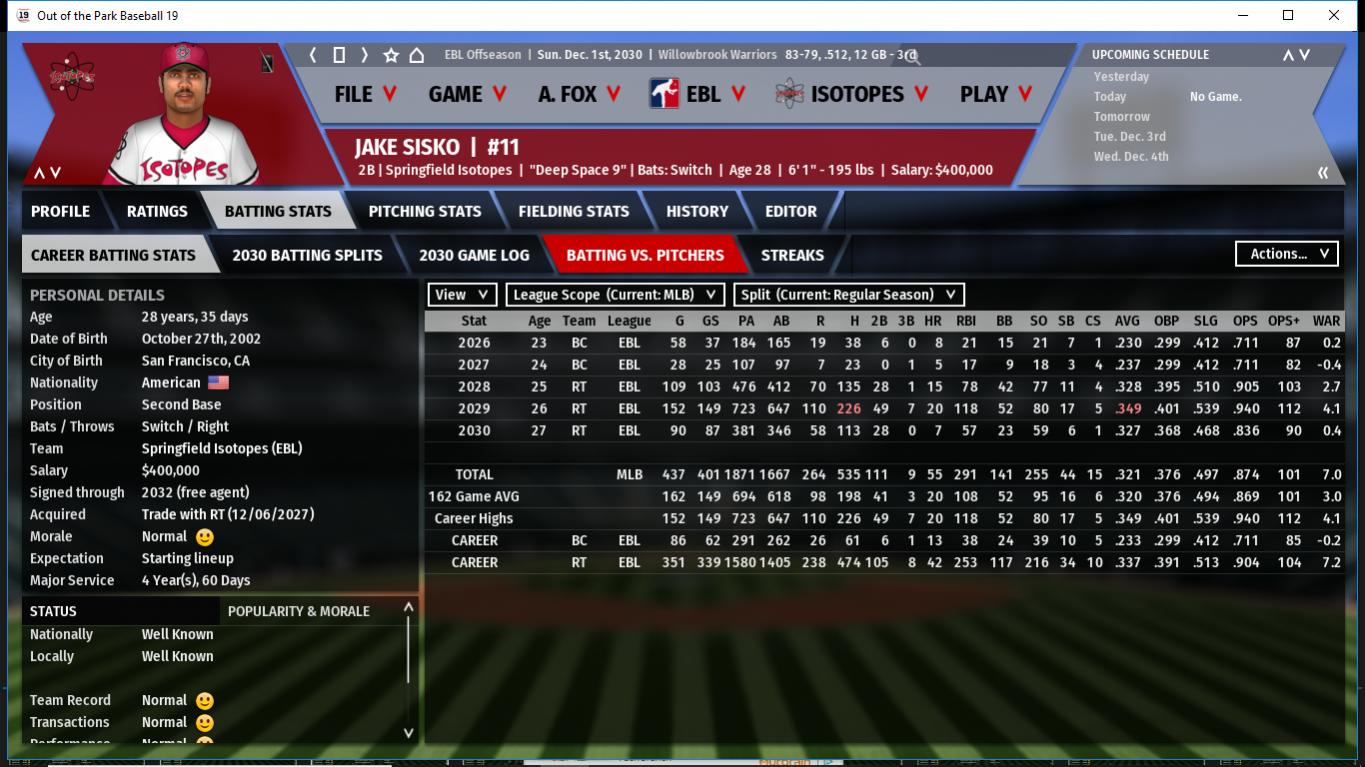Select the STREAKS sub-tab
This screenshot has width=1365, height=767.
(x=792, y=255)
